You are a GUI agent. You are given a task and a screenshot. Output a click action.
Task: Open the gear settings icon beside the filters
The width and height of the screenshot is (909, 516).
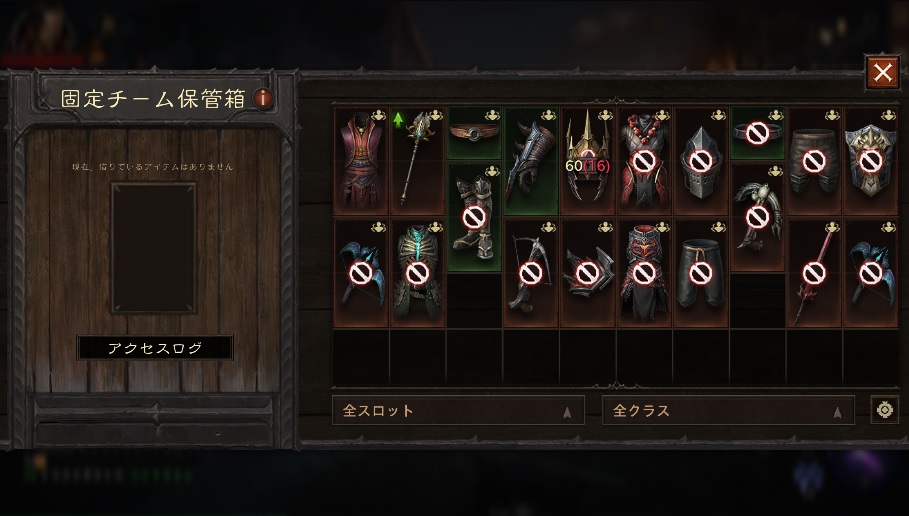tap(884, 410)
